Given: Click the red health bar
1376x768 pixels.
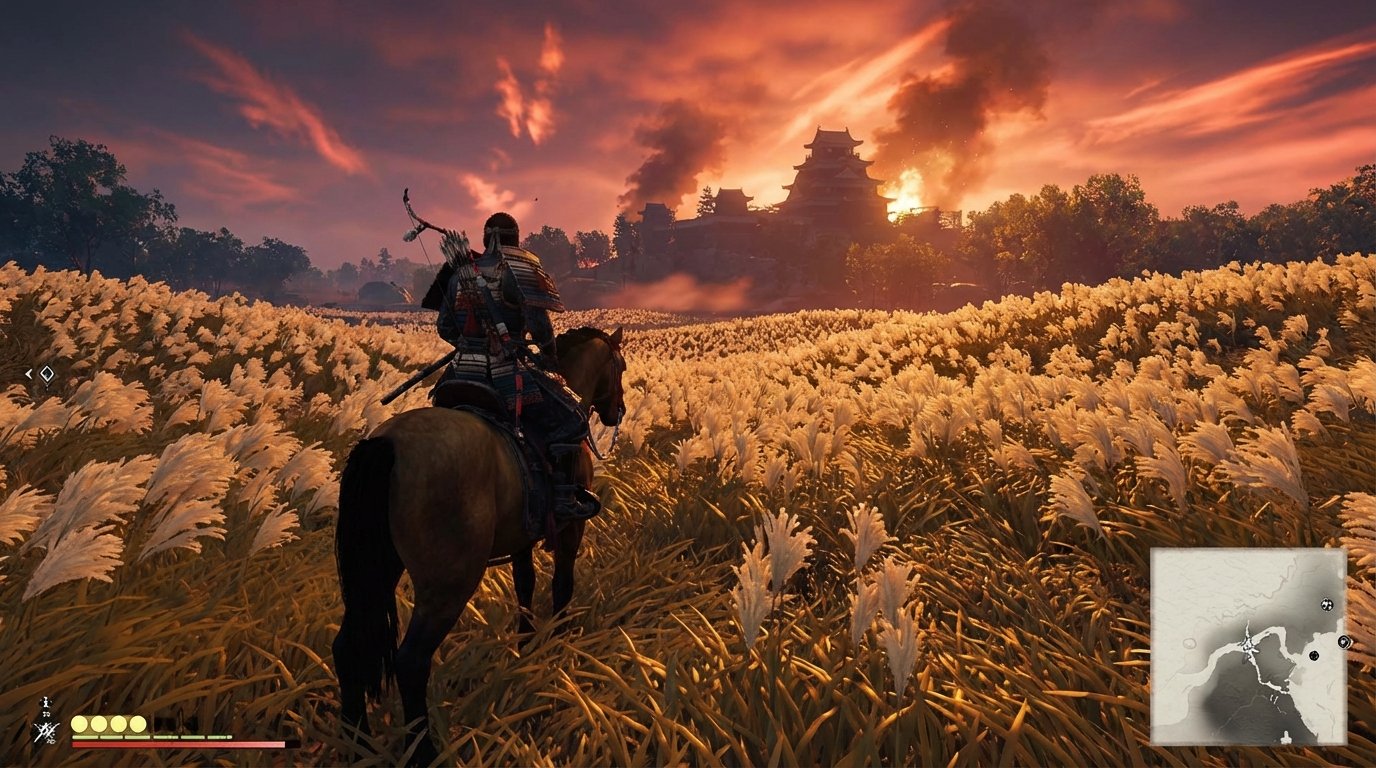Looking at the screenshot, I should coord(180,744).
